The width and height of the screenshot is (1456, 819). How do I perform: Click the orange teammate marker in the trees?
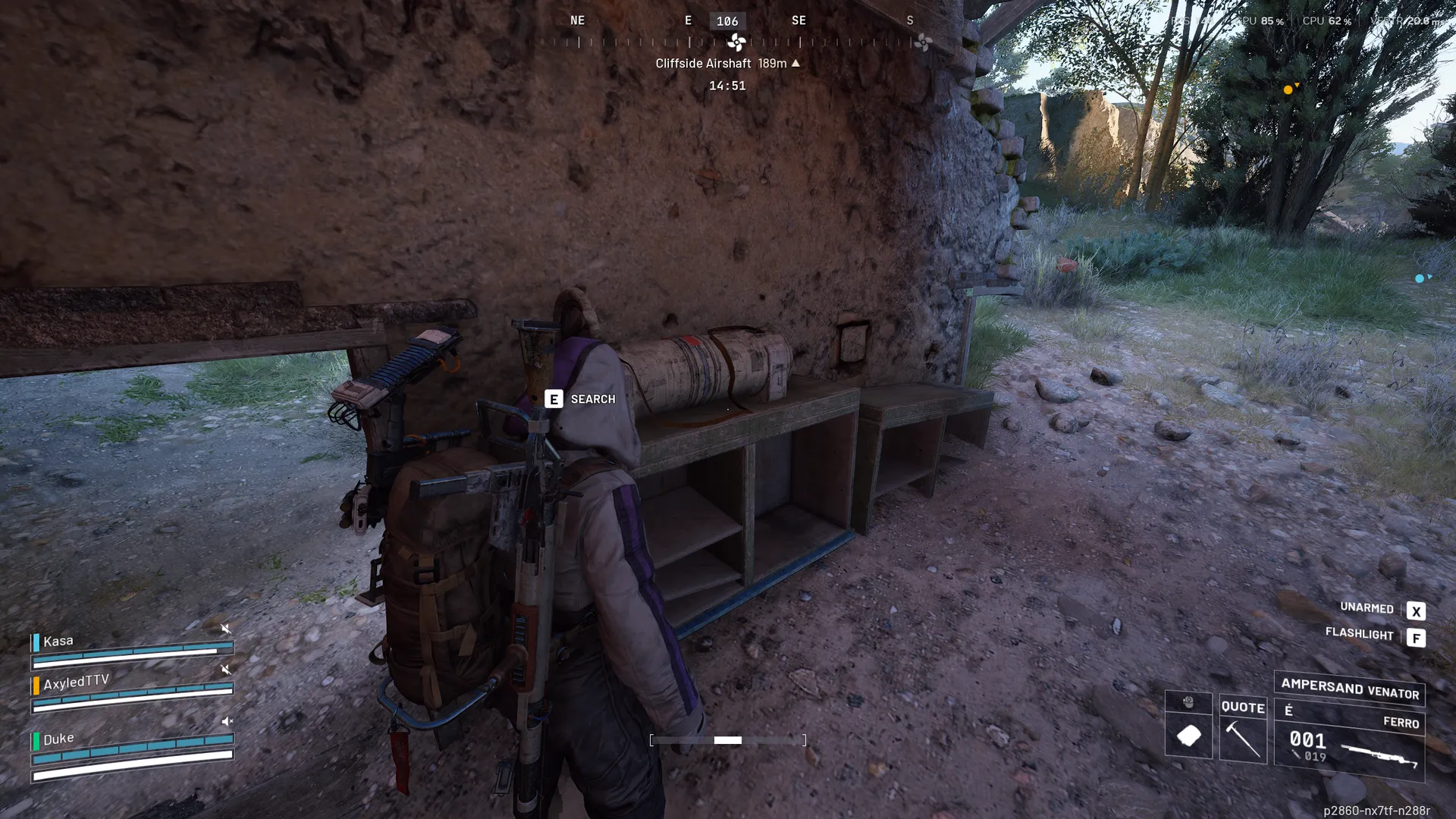click(1288, 89)
